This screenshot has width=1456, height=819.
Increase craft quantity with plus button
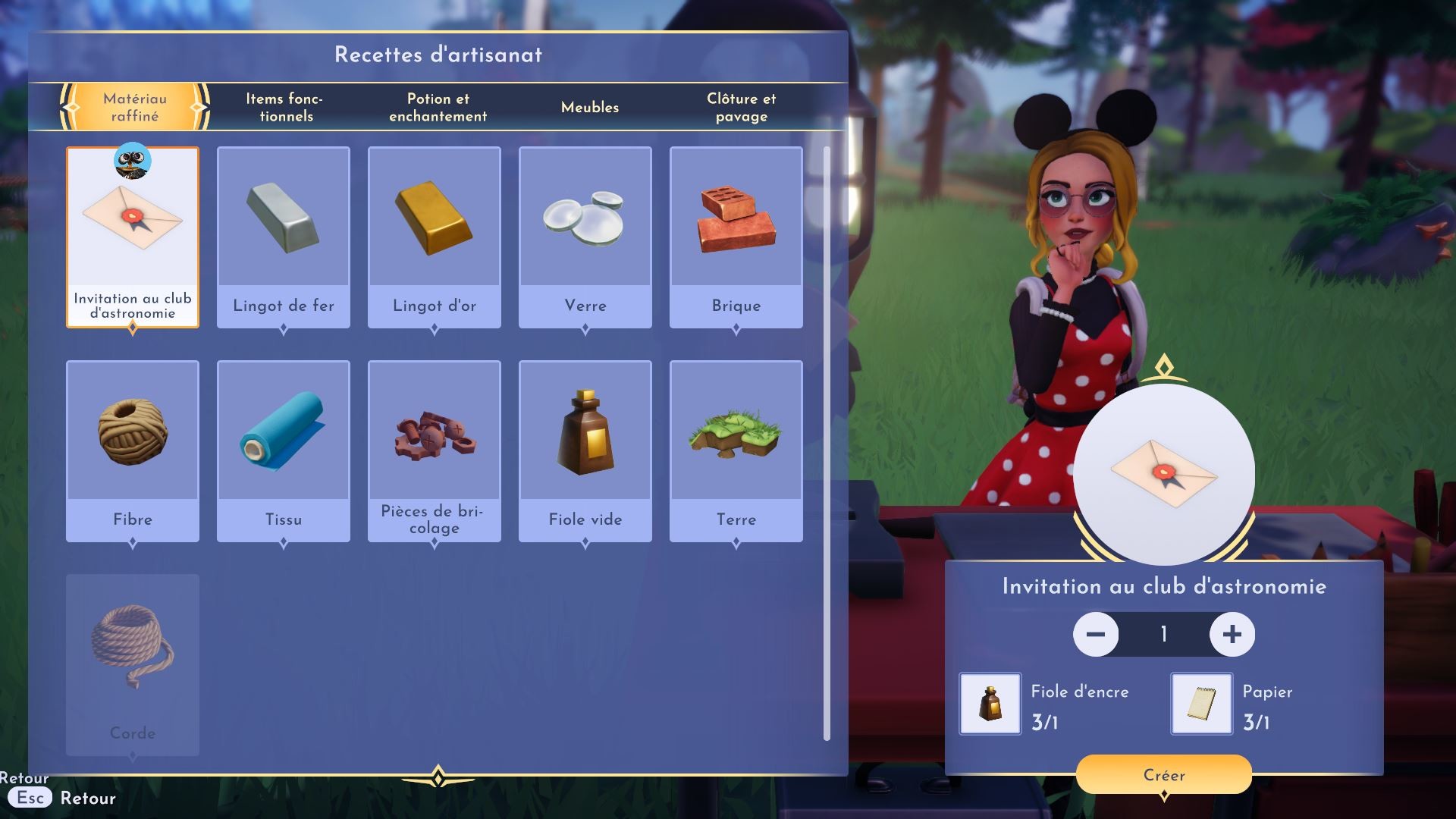coord(1232,634)
